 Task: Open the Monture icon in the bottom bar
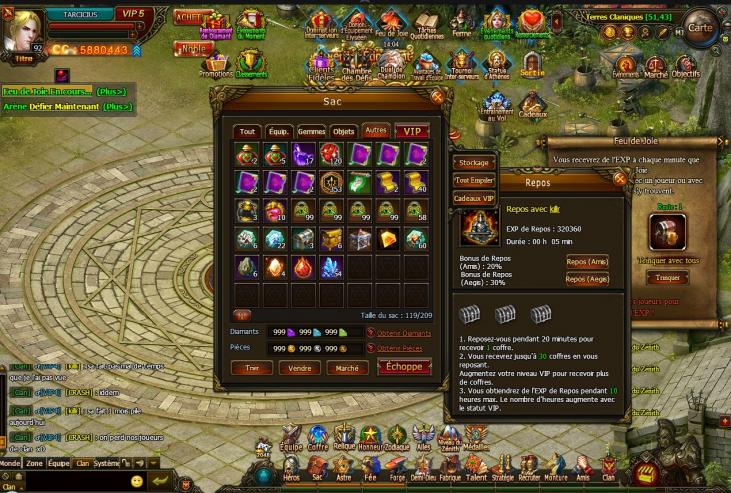[553, 468]
